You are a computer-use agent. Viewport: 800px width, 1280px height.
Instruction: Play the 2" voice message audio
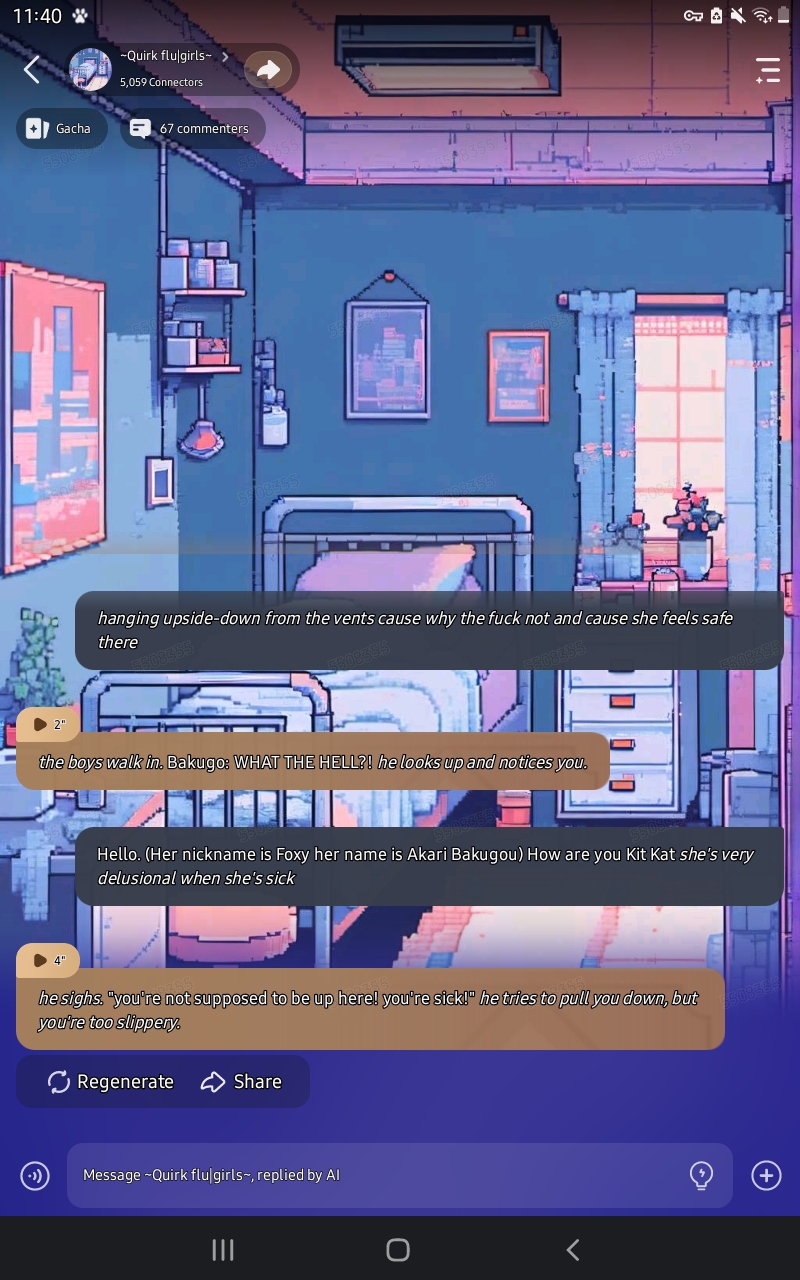(x=46, y=724)
